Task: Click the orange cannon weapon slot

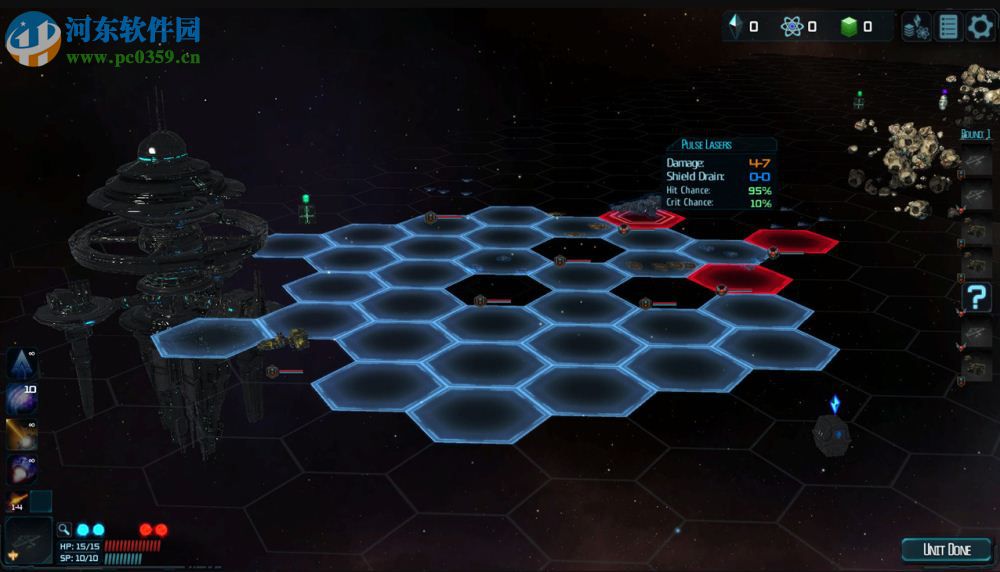Action: [17, 501]
